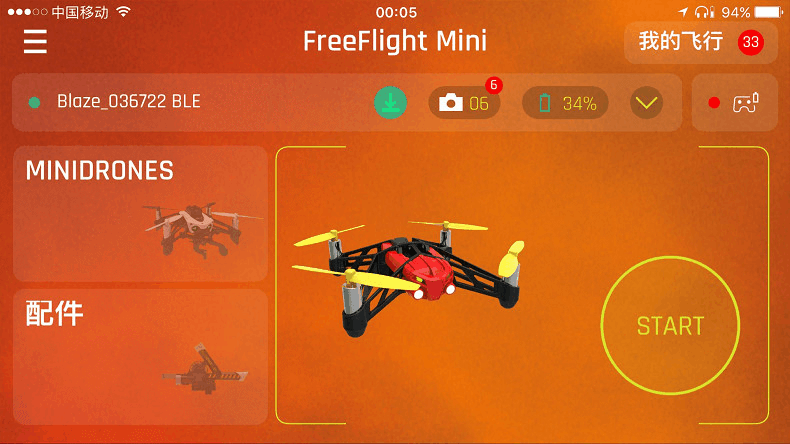
Task: Open the 配件 accessories tile
Action: pos(140,357)
